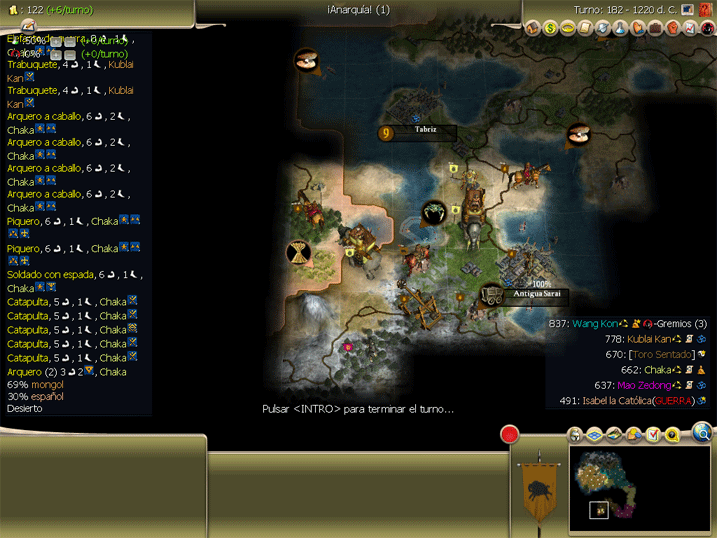Screen dimensions: 717x538
Task: Click the red end turn button
Action: click(510, 435)
